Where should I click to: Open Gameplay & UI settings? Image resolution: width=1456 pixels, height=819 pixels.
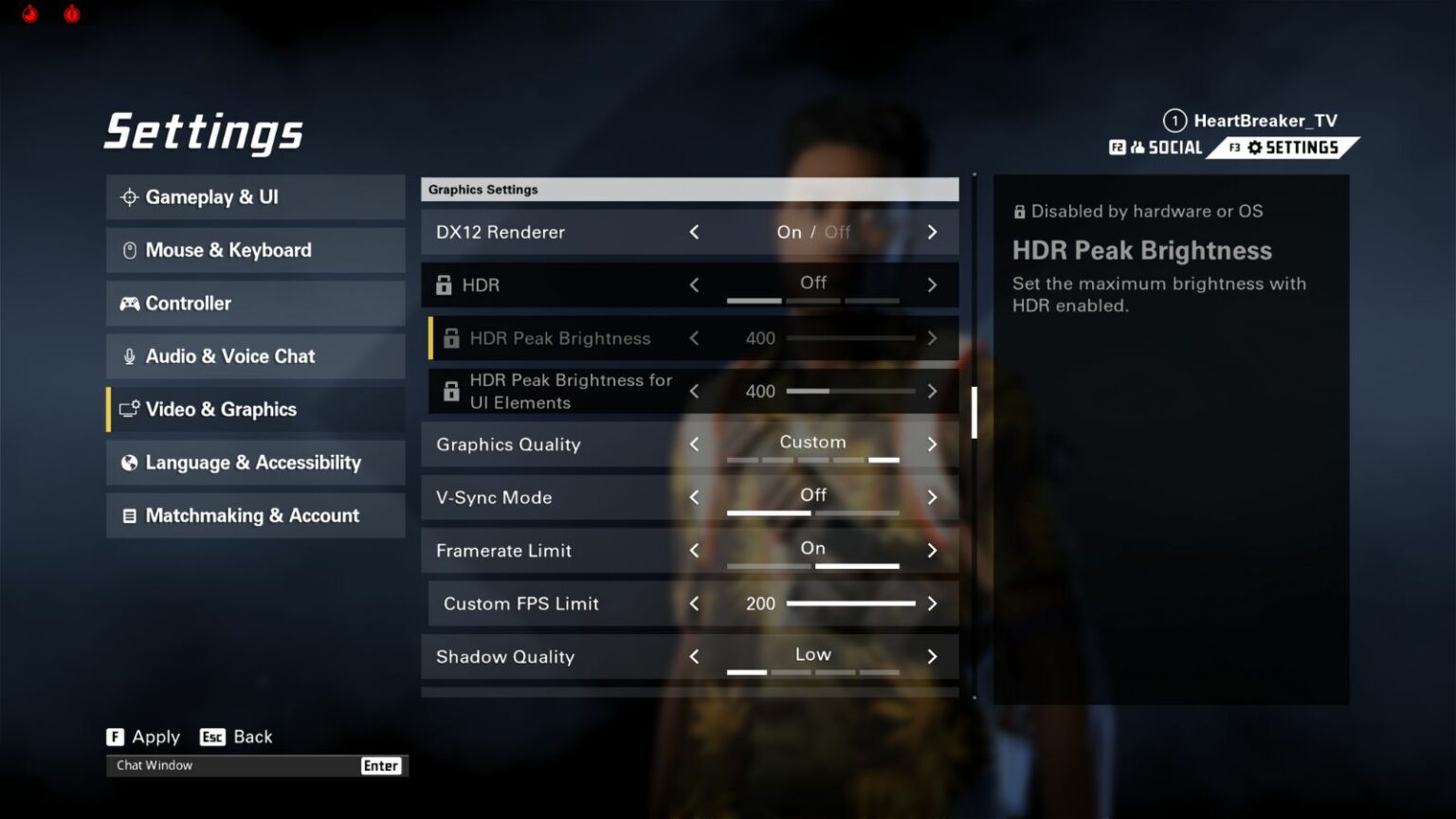[255, 197]
